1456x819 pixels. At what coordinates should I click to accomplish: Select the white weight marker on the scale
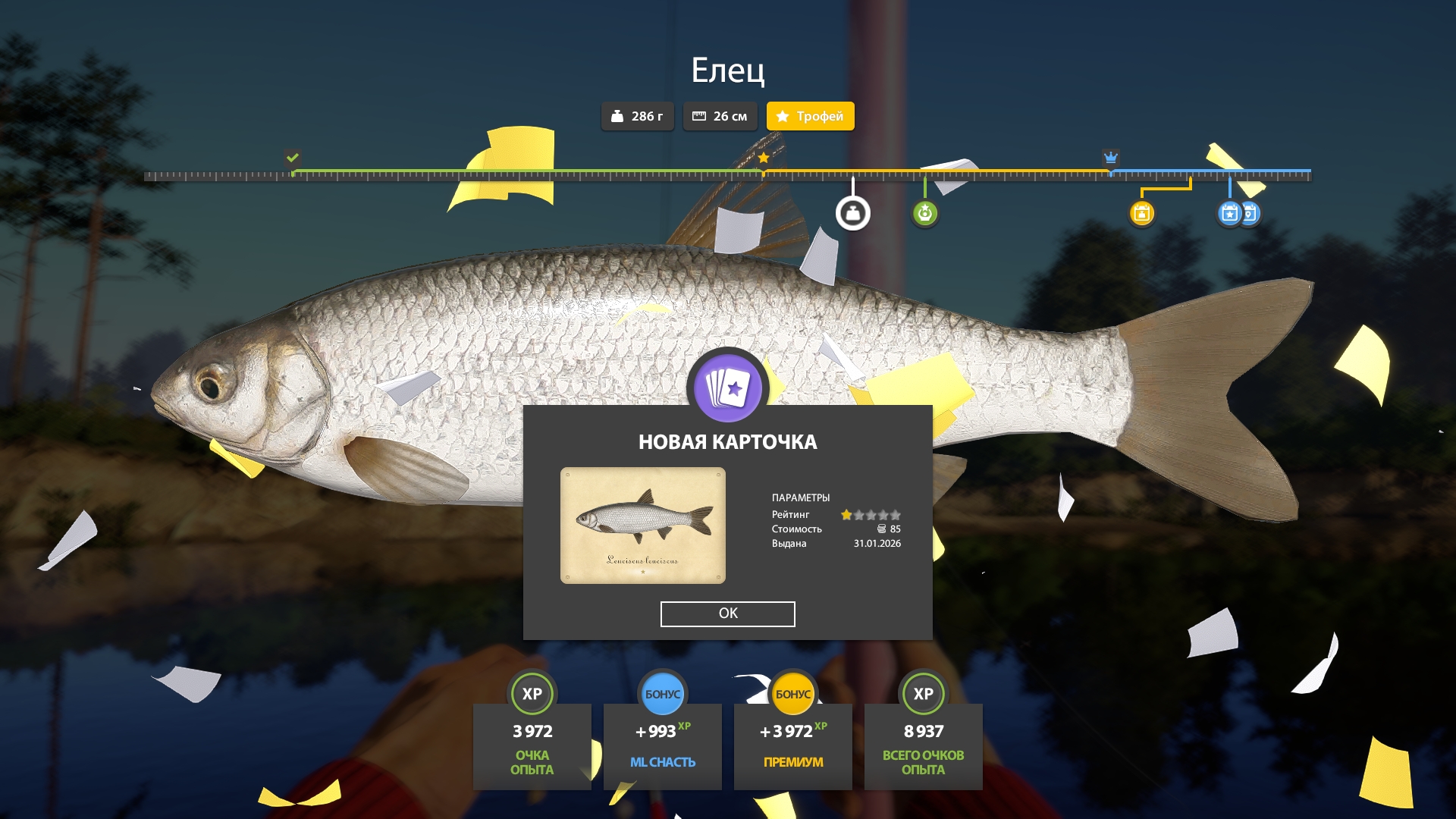pyautogui.click(x=852, y=214)
